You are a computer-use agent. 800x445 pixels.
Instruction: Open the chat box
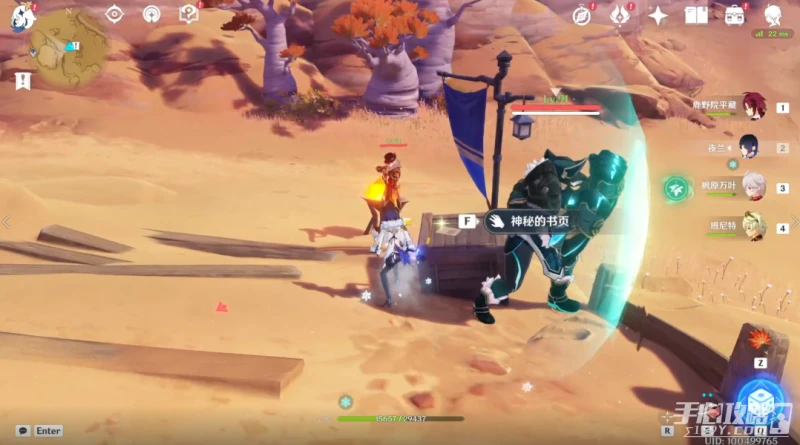pos(23,431)
